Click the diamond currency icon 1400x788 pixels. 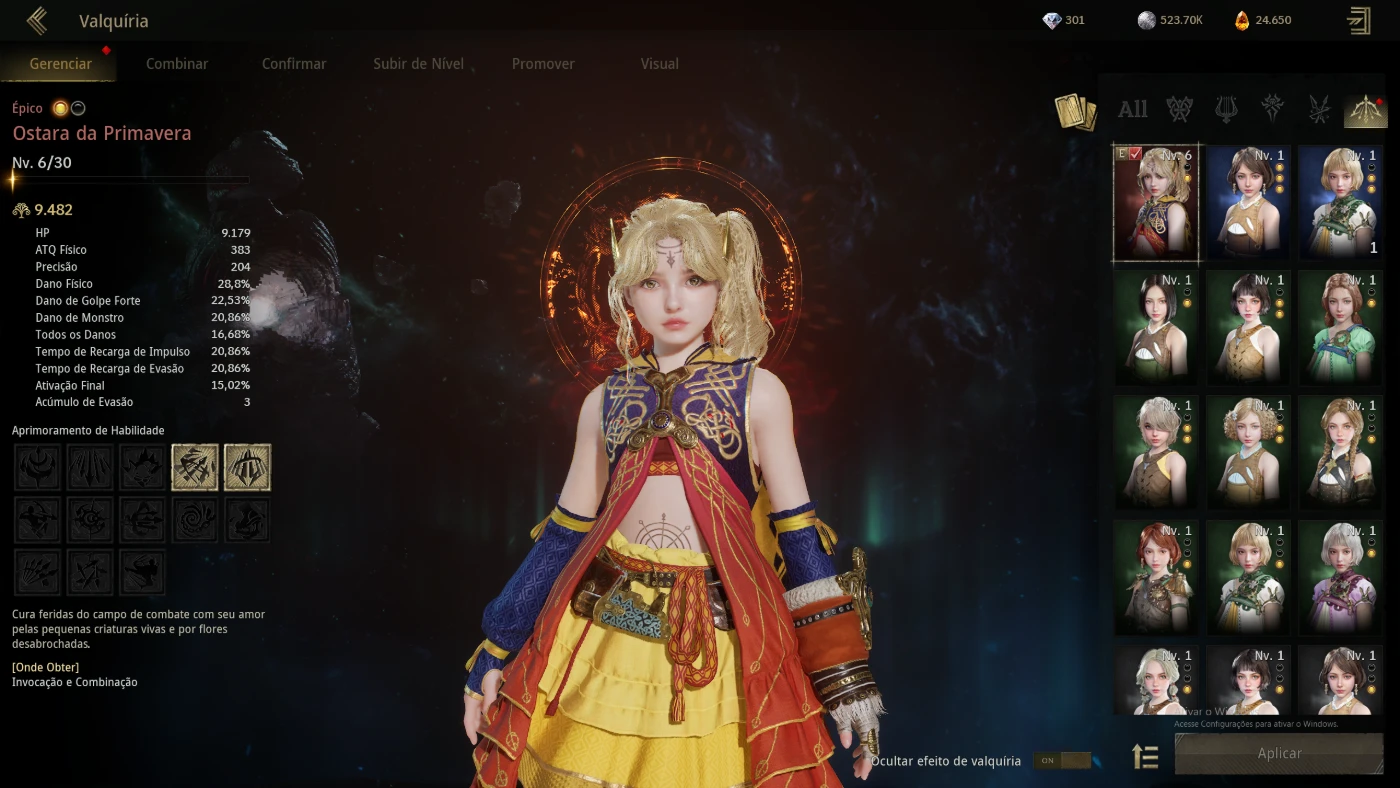point(1052,20)
